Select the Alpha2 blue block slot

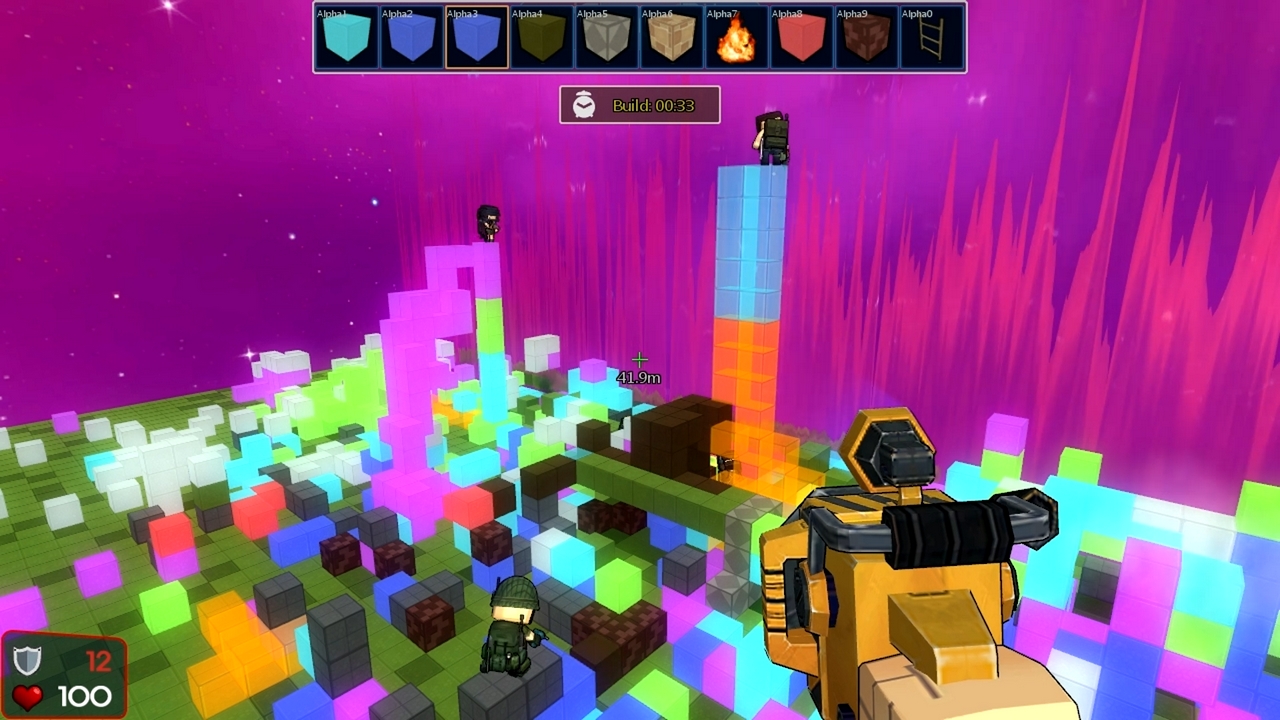click(410, 38)
